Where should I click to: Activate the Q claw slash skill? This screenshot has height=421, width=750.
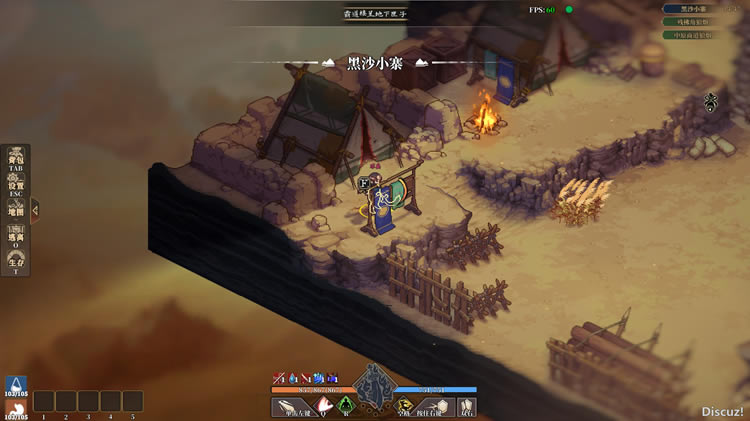[323, 406]
